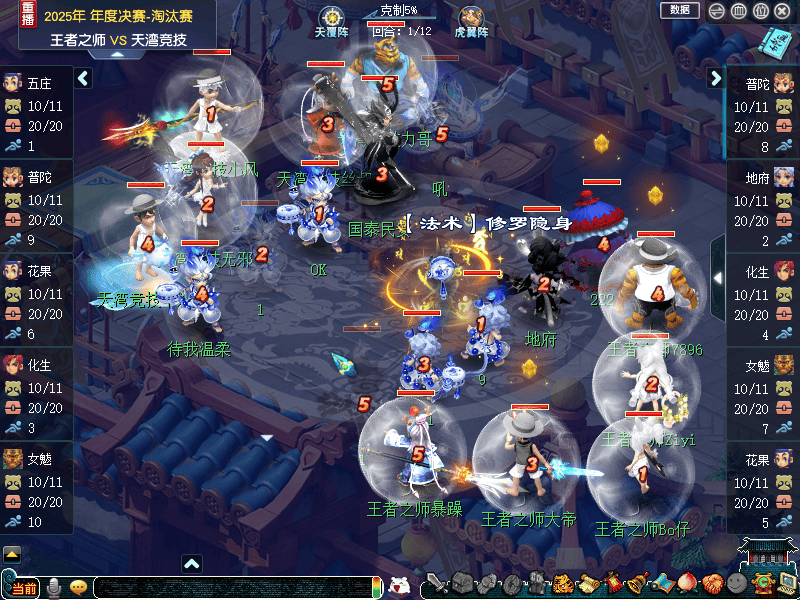Collapse the right team panel arrow
Image resolution: width=800 pixels, height=600 pixels.
716,78
